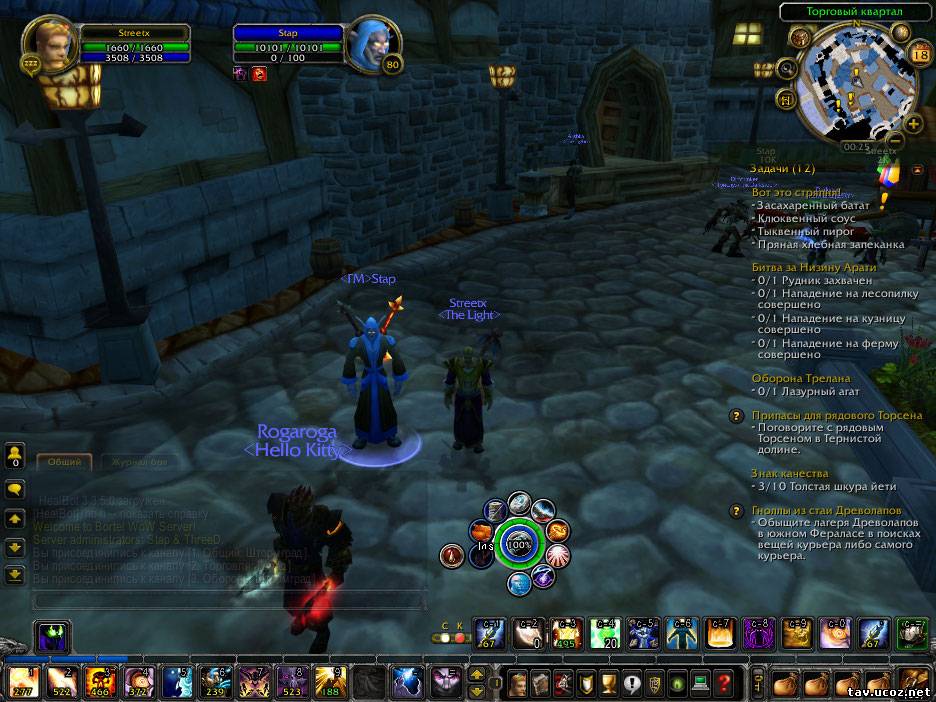Click the chat input field
The height and width of the screenshot is (702, 936).
[230, 599]
